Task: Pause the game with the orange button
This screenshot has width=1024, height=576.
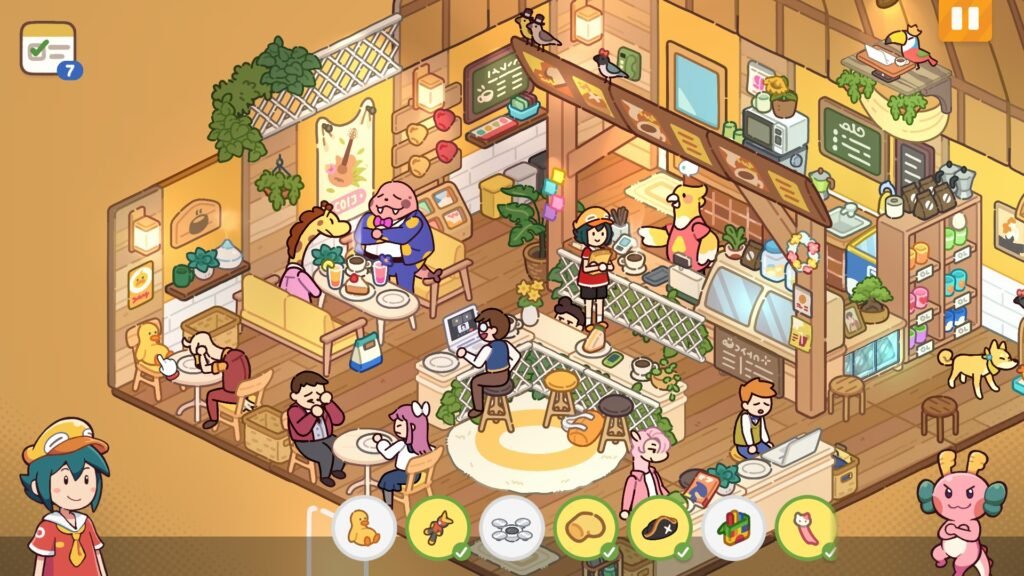Action: coord(965,19)
